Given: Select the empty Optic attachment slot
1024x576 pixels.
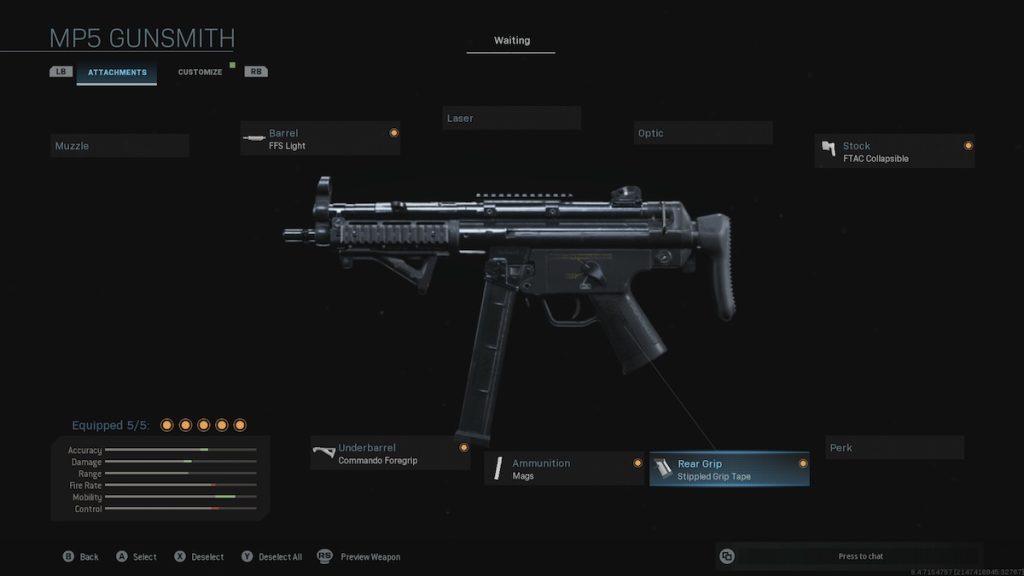Looking at the screenshot, I should coord(703,133).
